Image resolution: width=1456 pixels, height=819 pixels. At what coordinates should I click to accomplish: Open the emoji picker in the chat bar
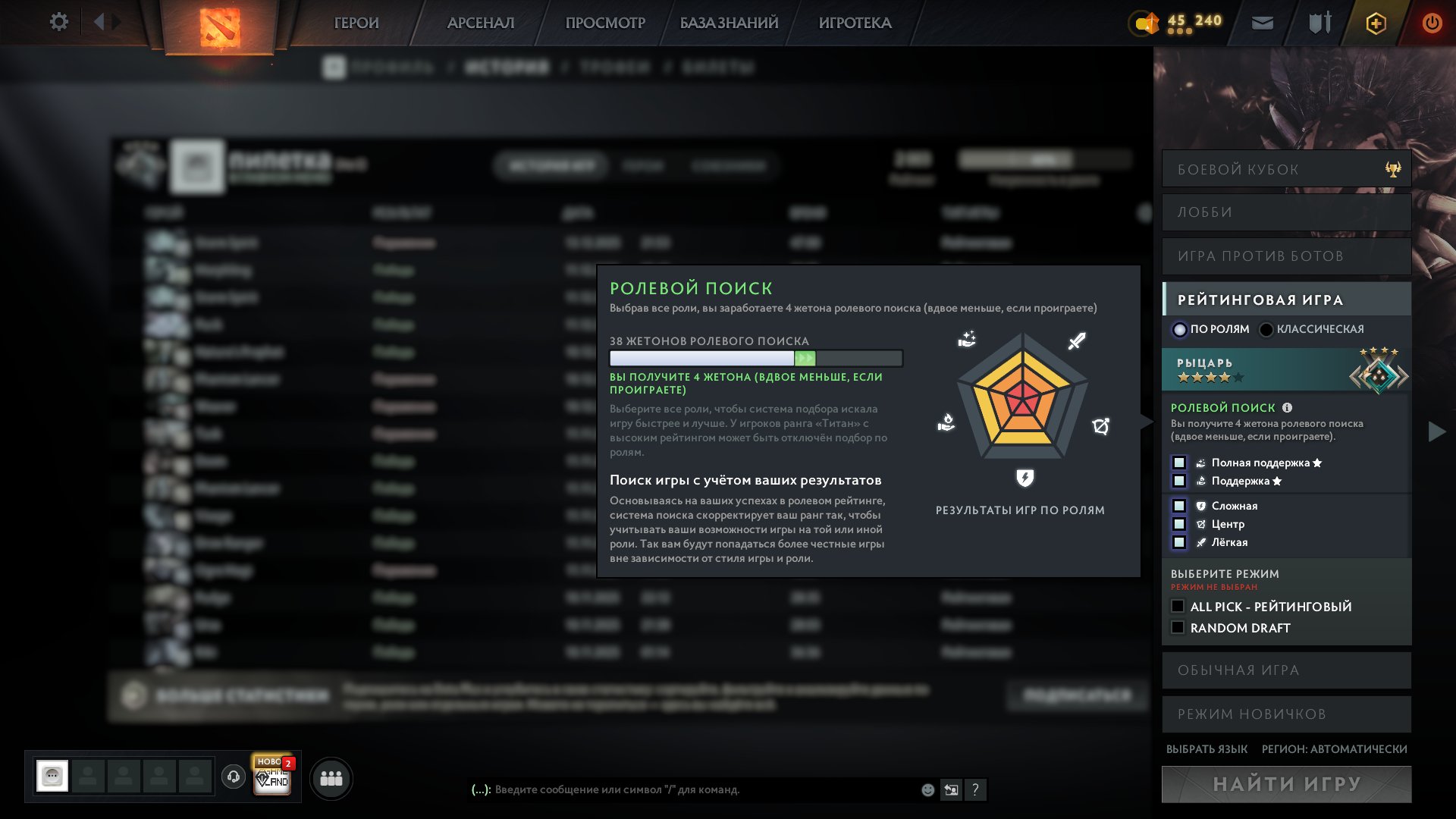point(927,790)
